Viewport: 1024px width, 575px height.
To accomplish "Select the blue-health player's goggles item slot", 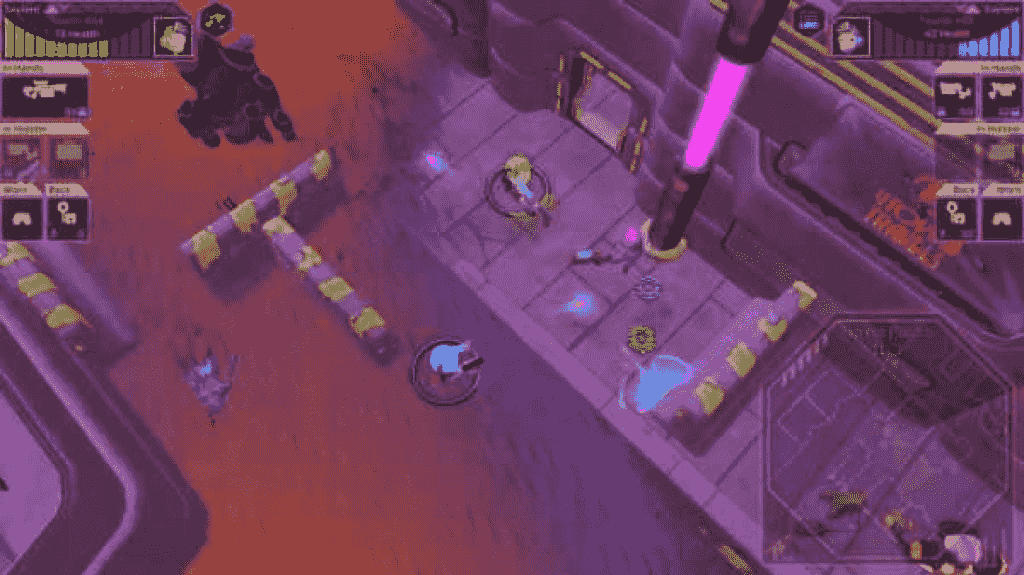I will (x=1000, y=218).
